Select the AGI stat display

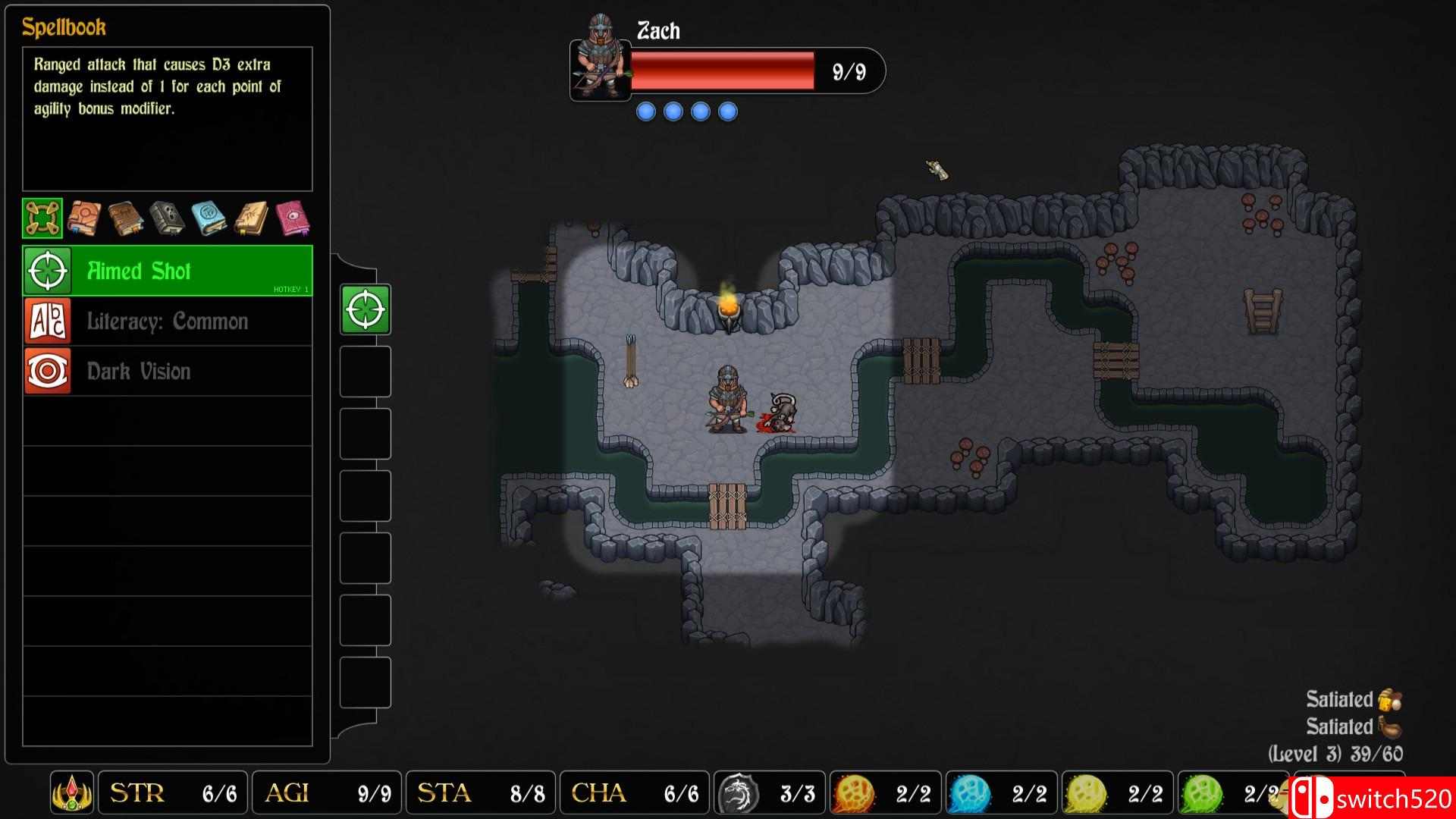tap(326, 793)
